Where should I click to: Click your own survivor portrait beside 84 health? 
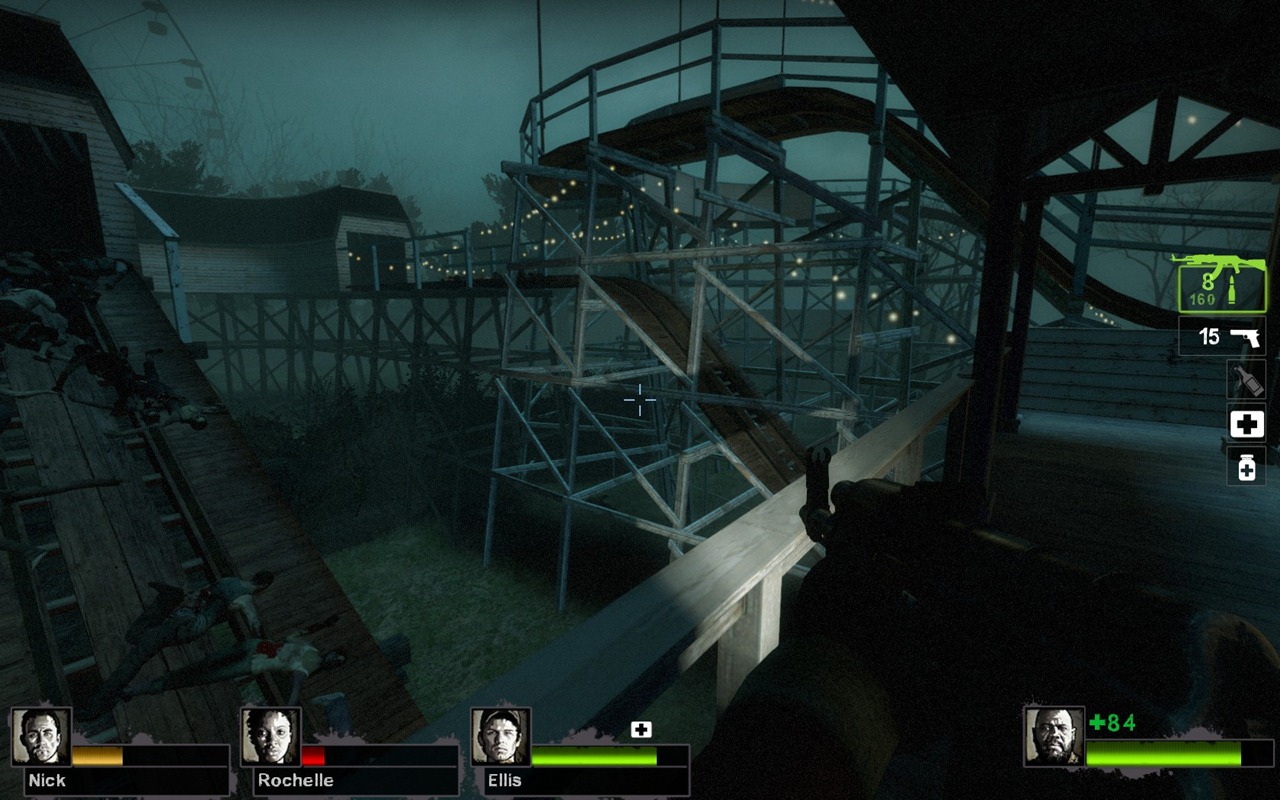[x=1054, y=737]
